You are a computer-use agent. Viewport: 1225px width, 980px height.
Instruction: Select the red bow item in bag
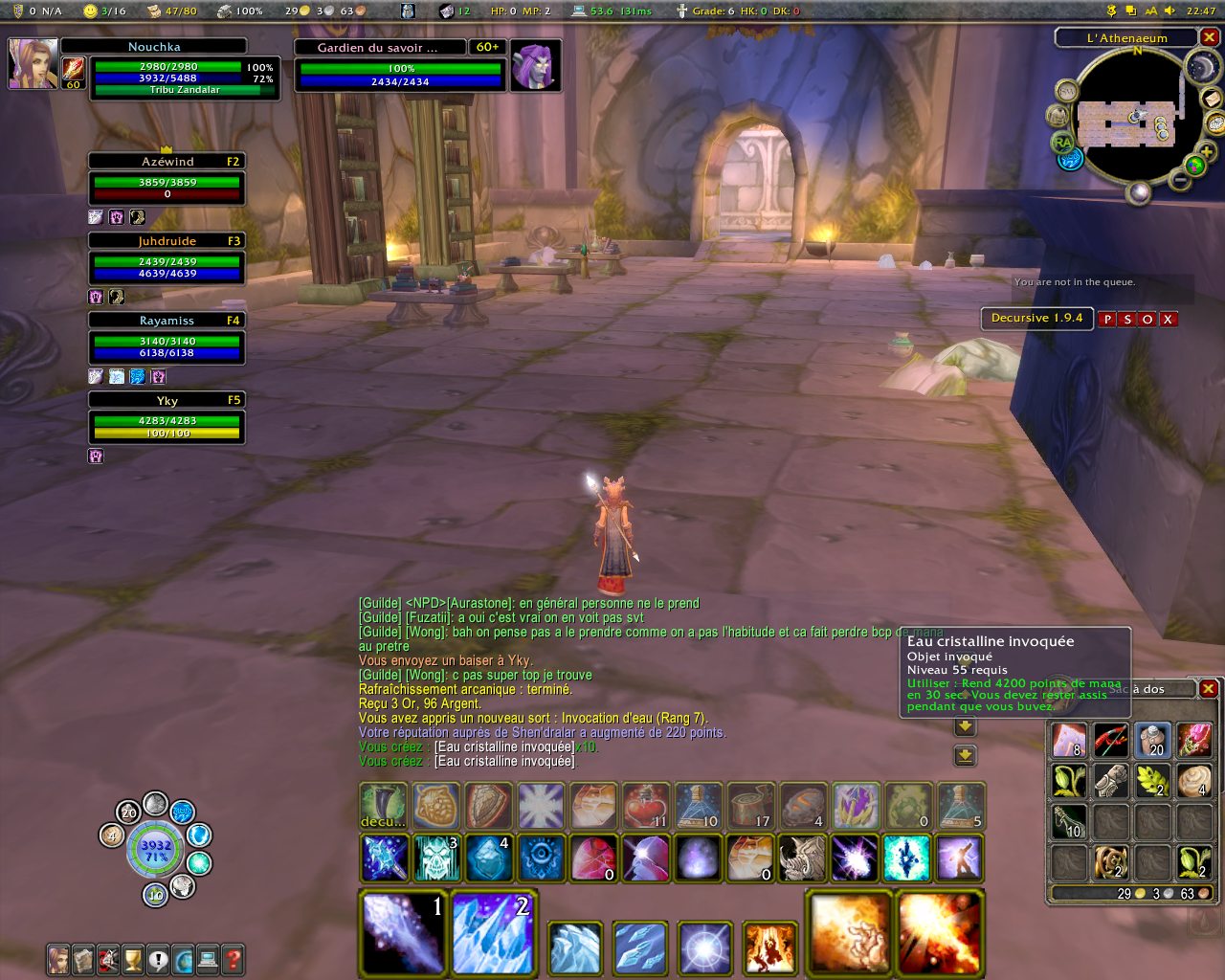(x=1110, y=740)
